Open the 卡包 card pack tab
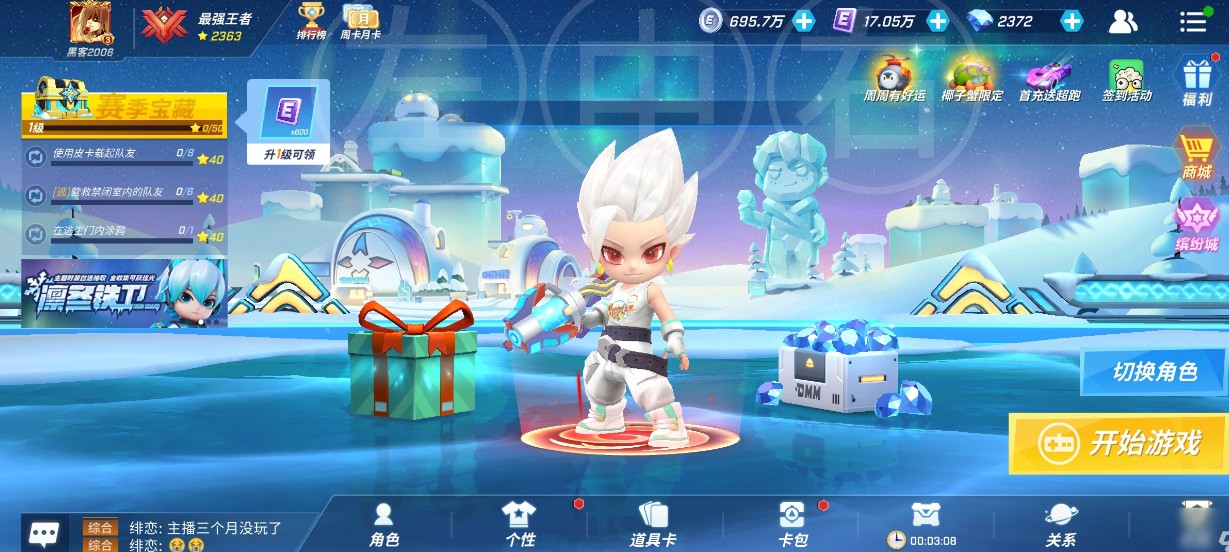 point(792,524)
